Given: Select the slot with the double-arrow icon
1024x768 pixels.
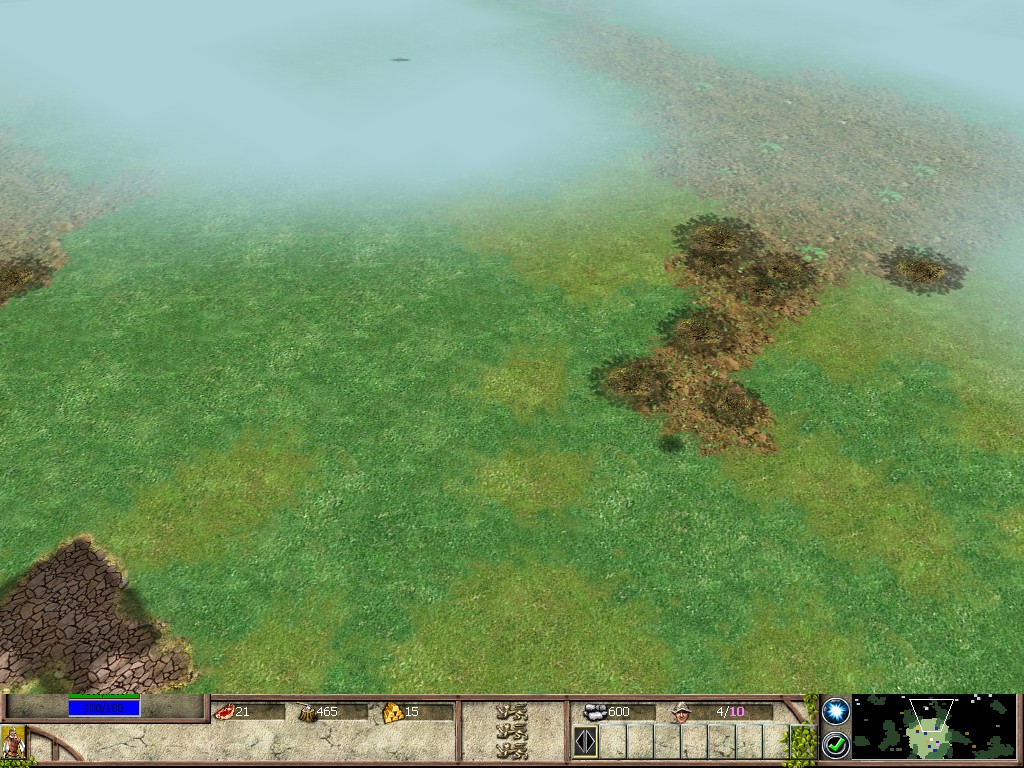Looking at the screenshot, I should (x=585, y=742).
